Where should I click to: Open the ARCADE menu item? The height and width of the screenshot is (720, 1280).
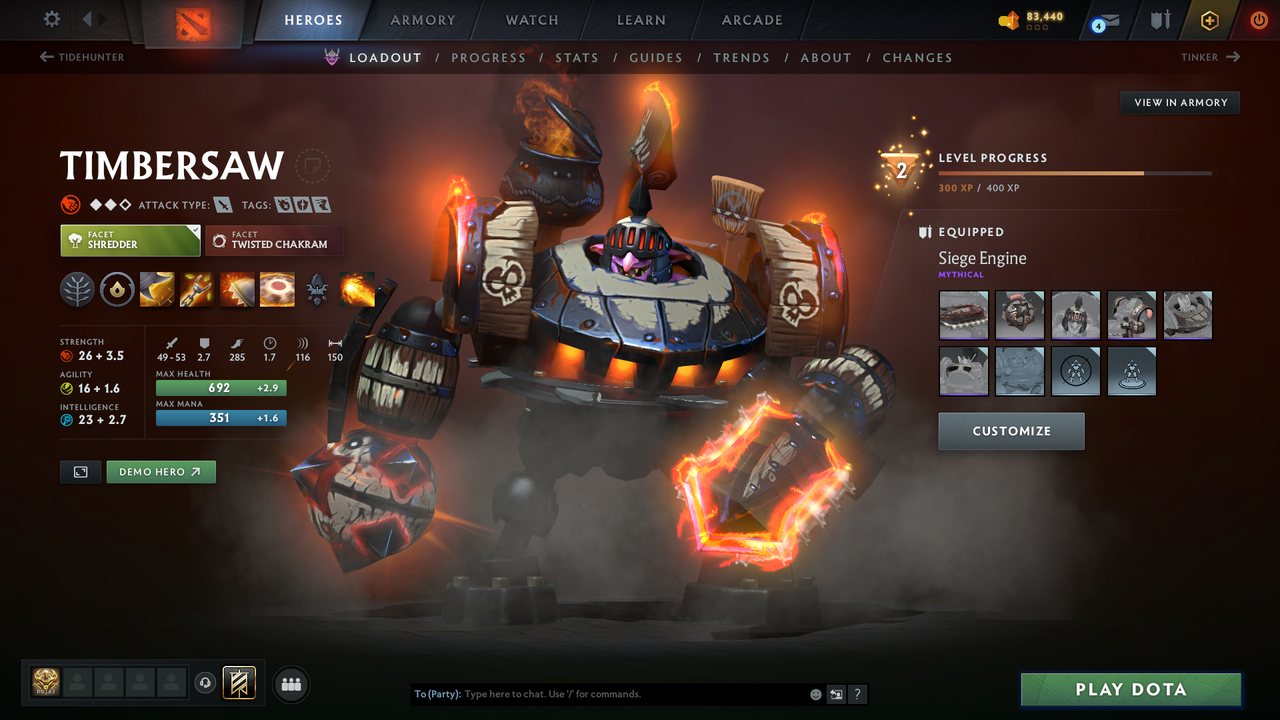[x=751, y=20]
